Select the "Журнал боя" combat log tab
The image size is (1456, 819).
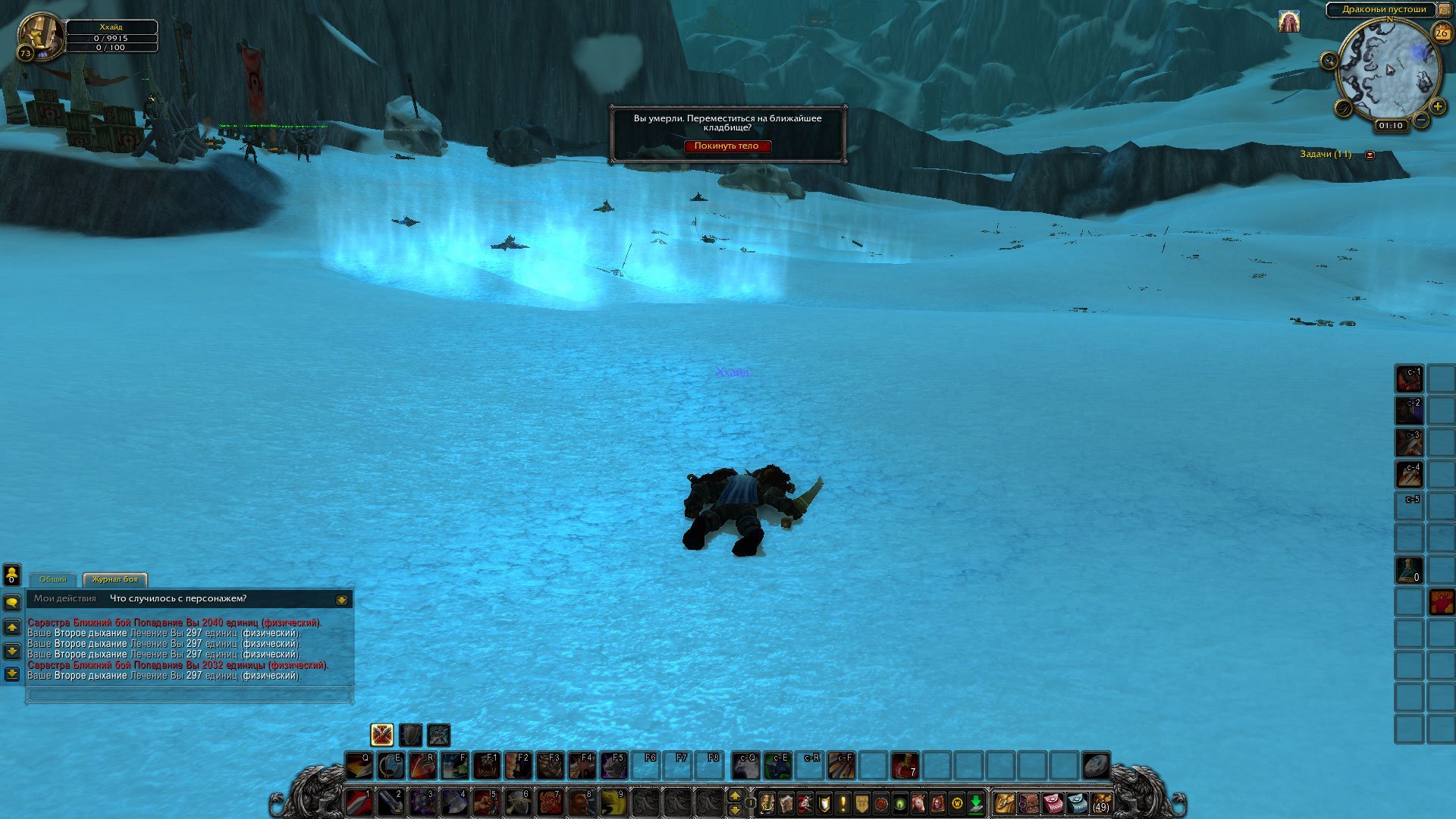(x=115, y=579)
